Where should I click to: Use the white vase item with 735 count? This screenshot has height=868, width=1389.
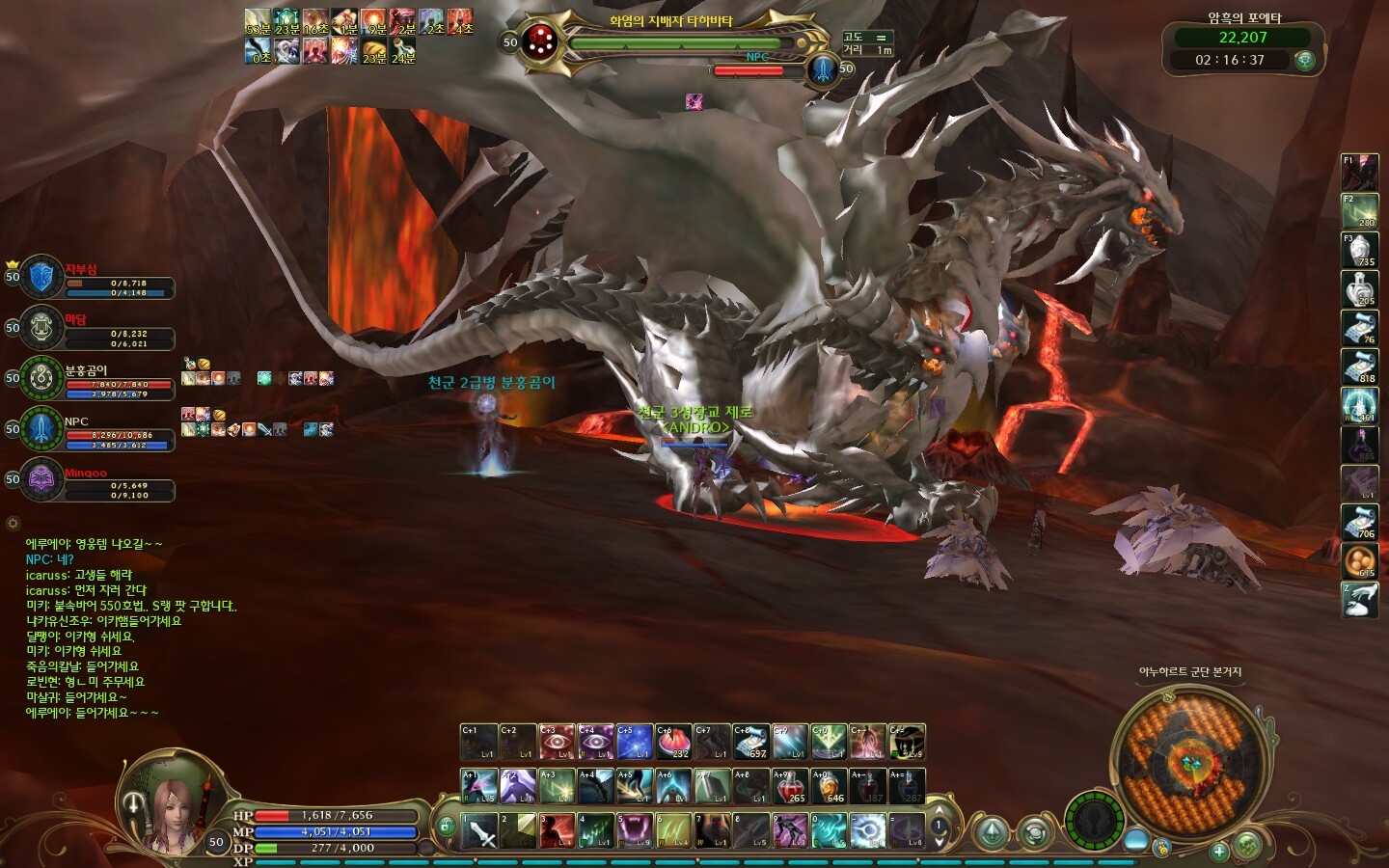pos(1360,250)
